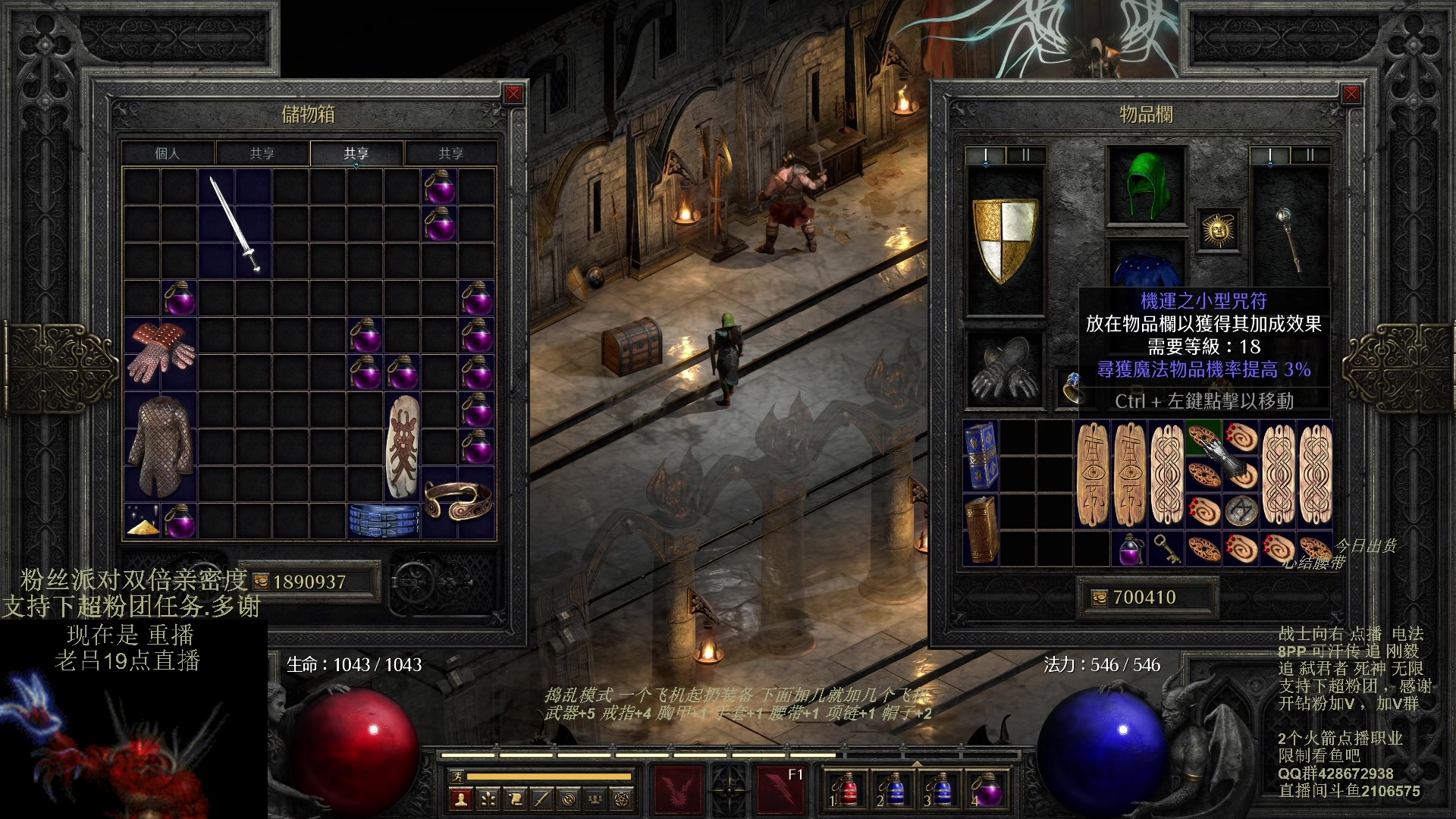The width and height of the screenshot is (1456, 819).
Task: Close the stash window
Action: 513,94
